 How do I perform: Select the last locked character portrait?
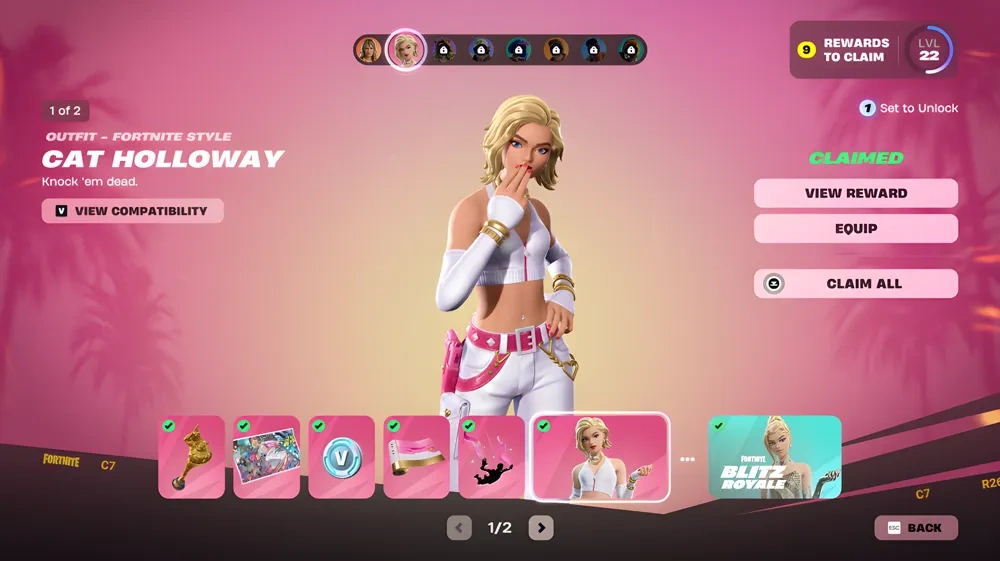630,50
